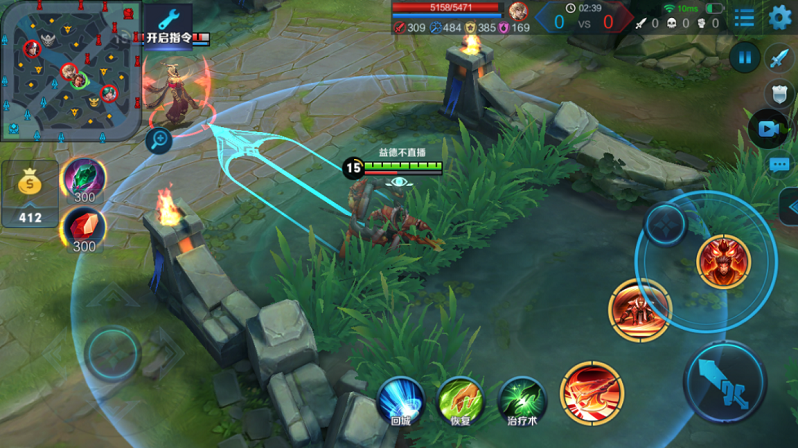Buy the recommended red ruby item

pos(84,229)
